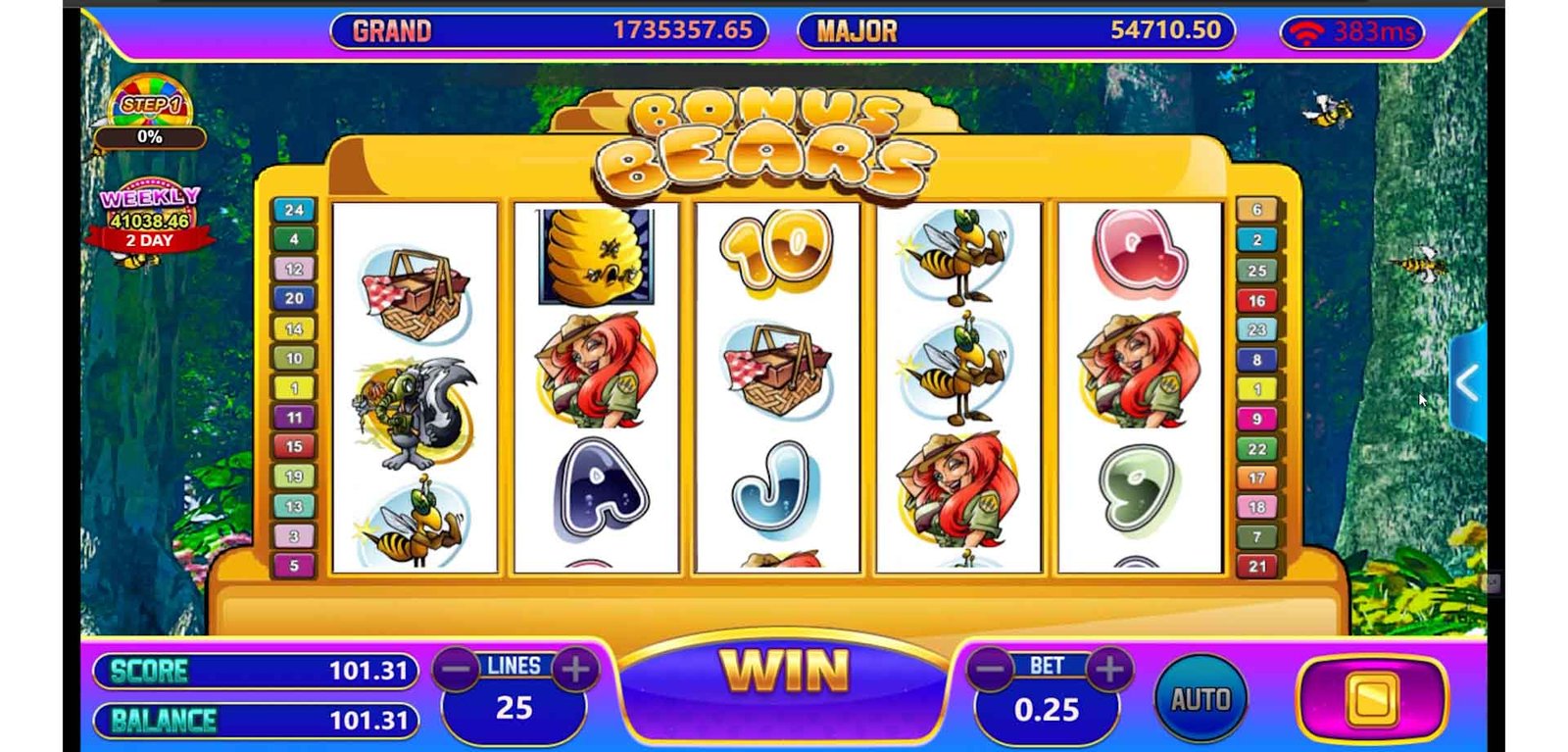Lower the bet amount
Screen dimensions: 1568x752
pyautogui.click(x=991, y=671)
